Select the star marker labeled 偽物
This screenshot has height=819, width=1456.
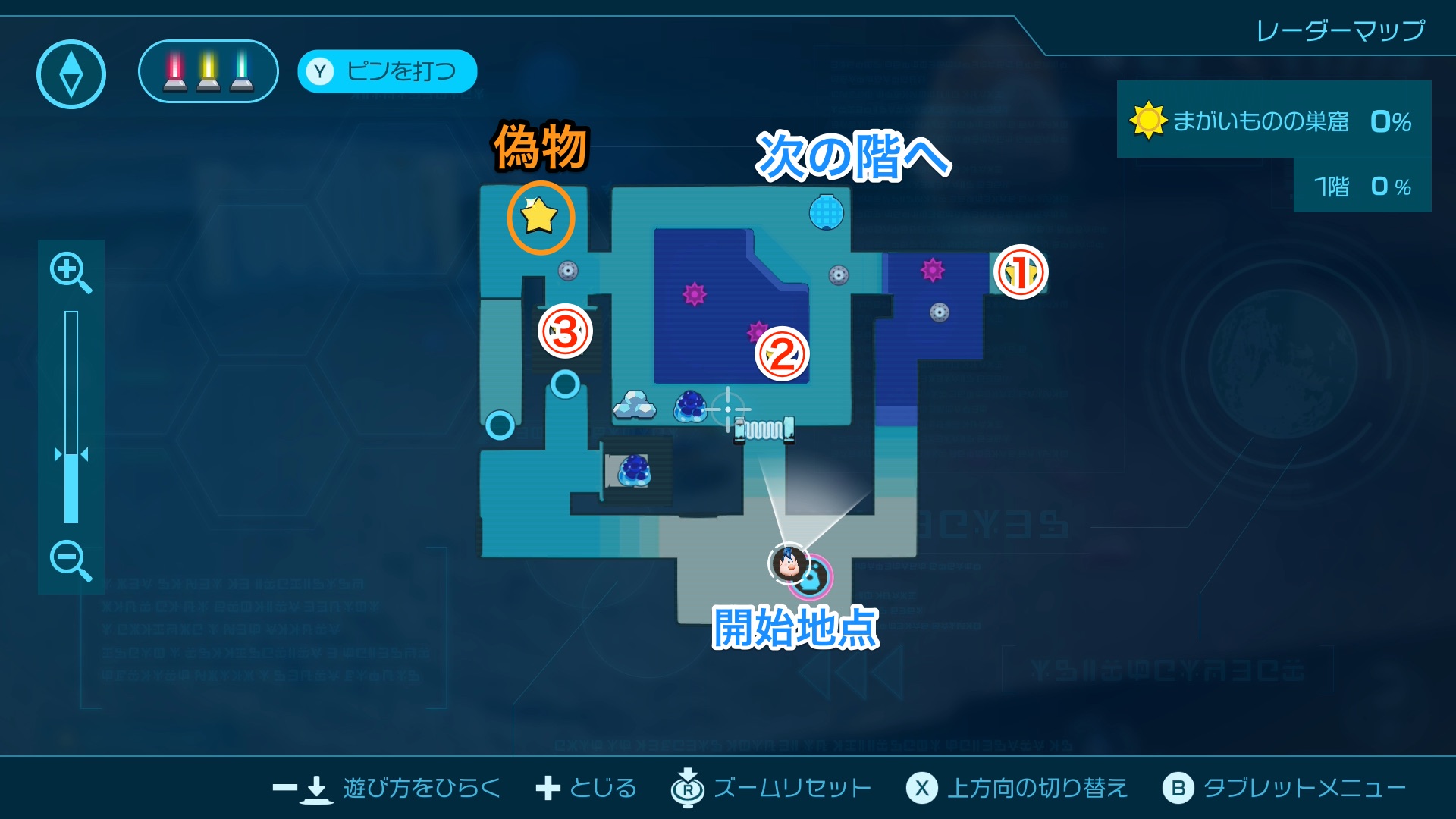pos(540,218)
